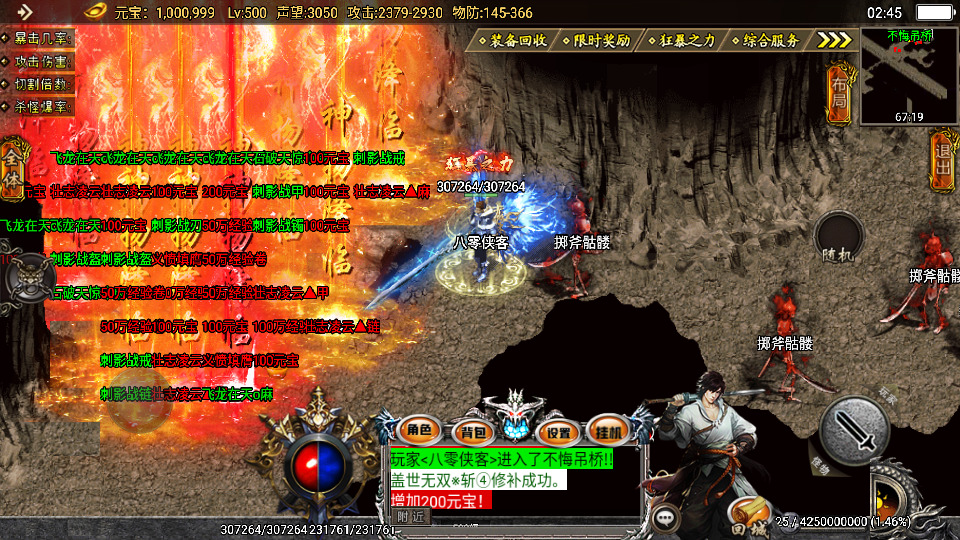Open the chat speech bubble button
This screenshot has height=540, width=960.
[665, 519]
